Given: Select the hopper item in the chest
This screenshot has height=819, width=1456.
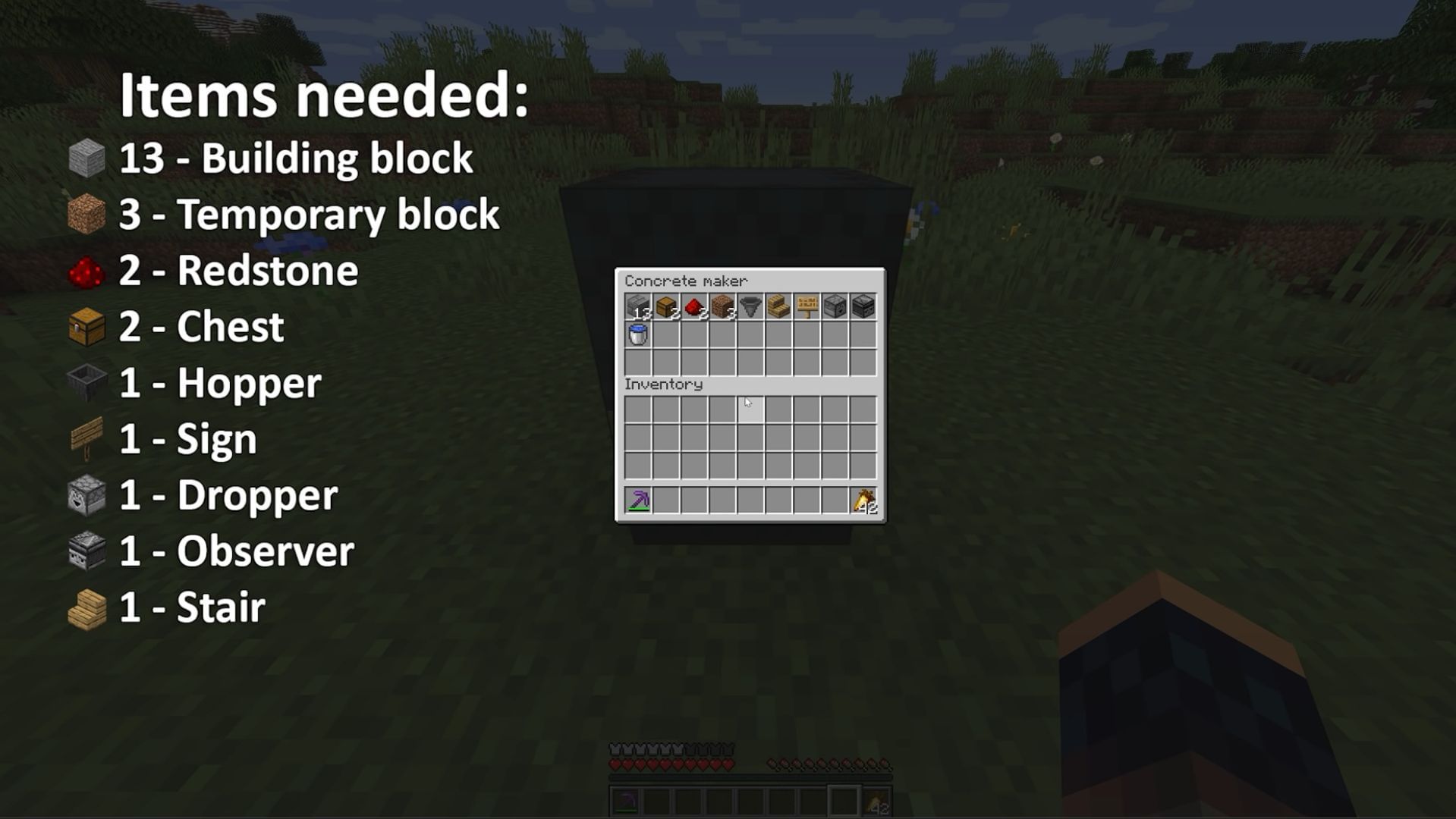Looking at the screenshot, I should pyautogui.click(x=751, y=306).
